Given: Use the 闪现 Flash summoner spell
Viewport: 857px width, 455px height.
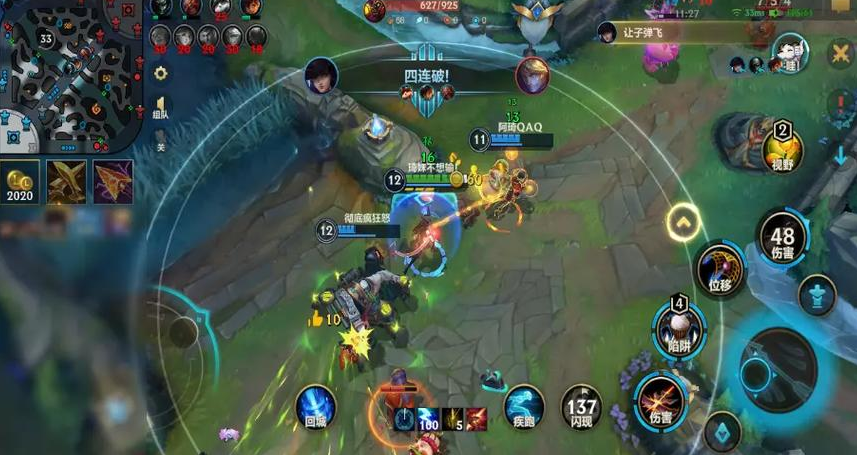Looking at the screenshot, I should [581, 407].
